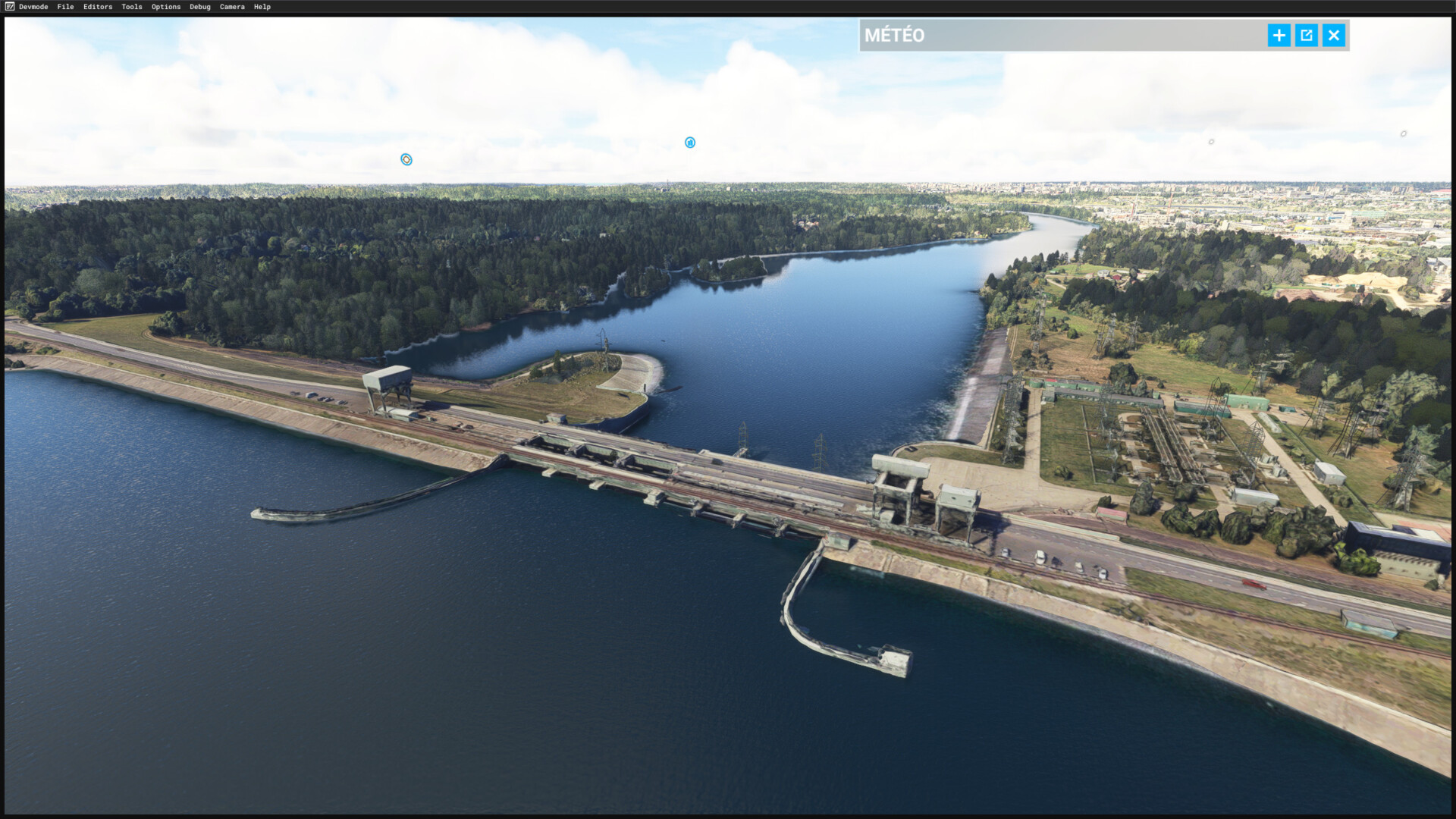The height and width of the screenshot is (819, 1456).
Task: Open the Camera menu
Action: point(232,7)
